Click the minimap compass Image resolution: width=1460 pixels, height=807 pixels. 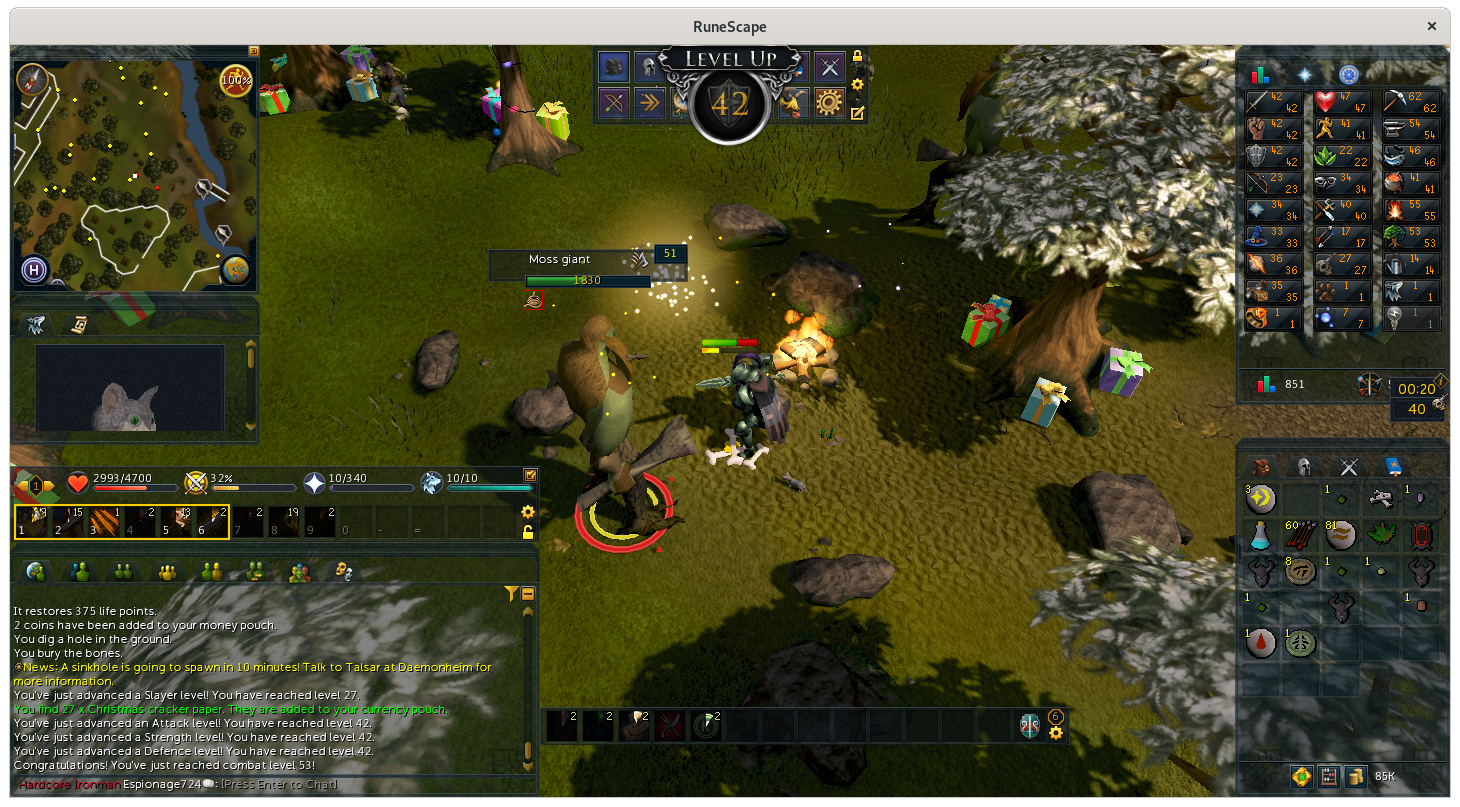[x=32, y=79]
